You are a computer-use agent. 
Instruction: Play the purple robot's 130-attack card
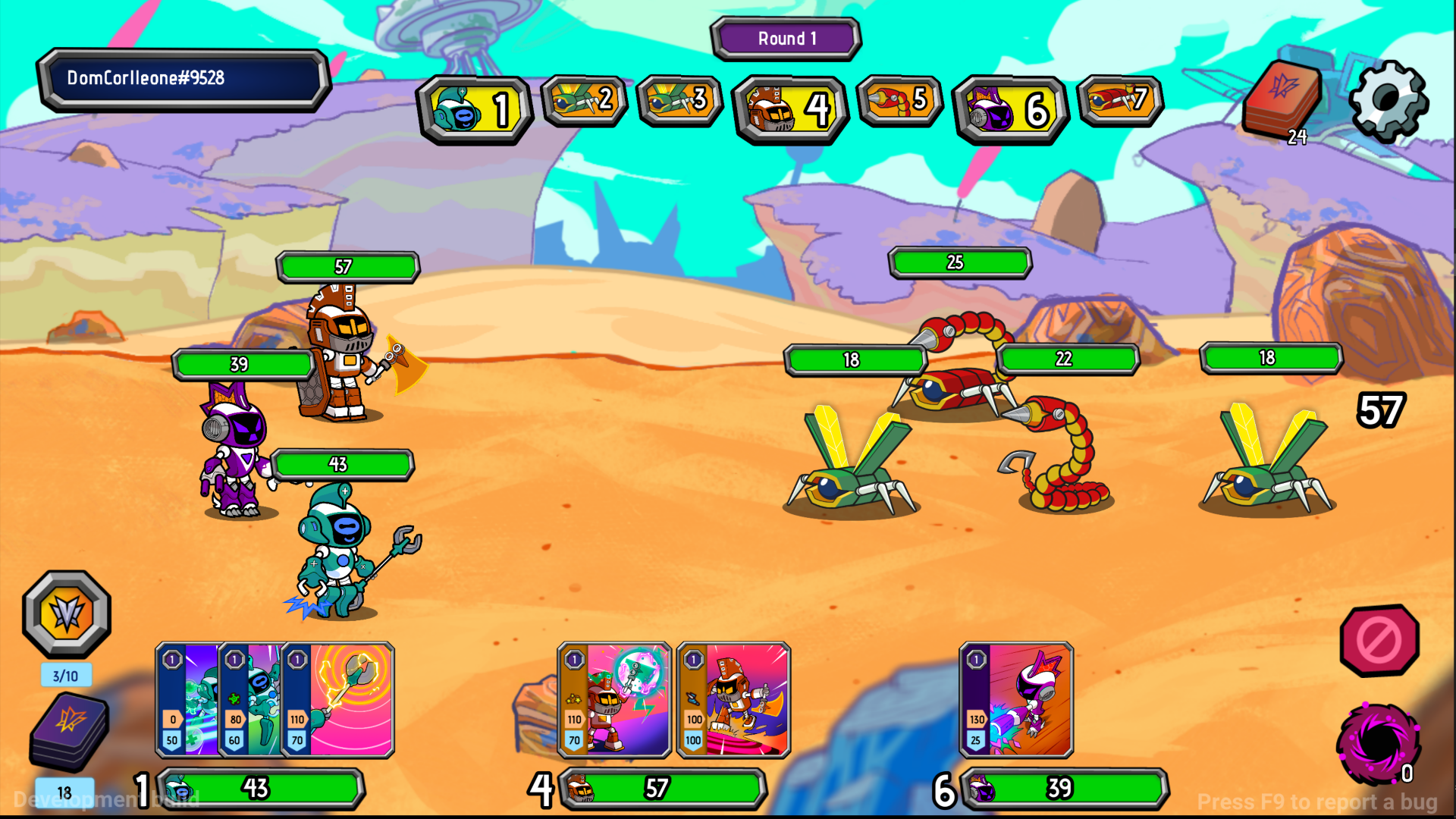pyautogui.click(x=1016, y=700)
